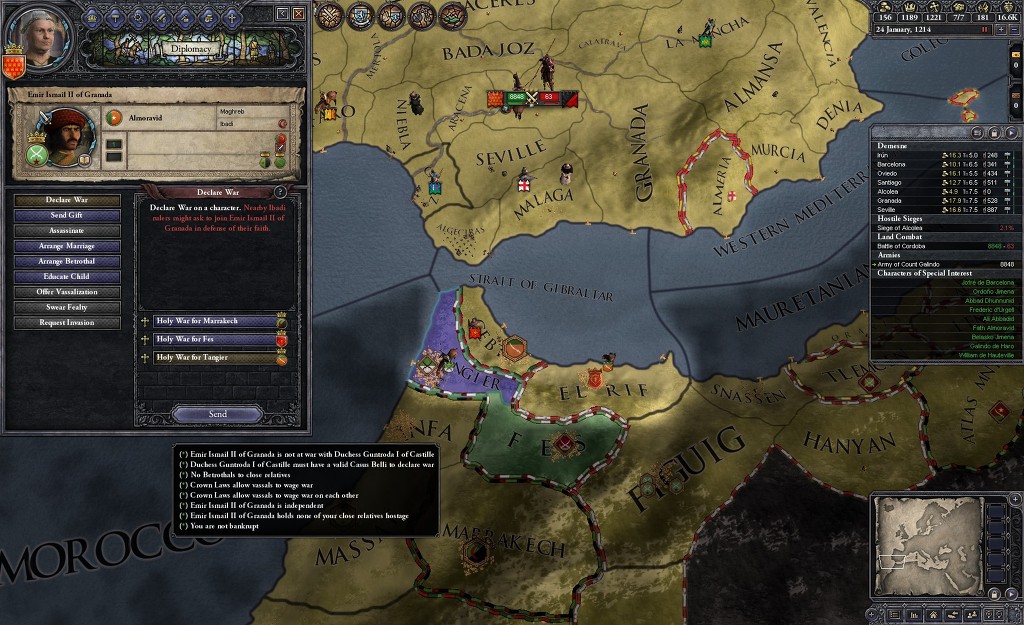1024x625 pixels.
Task: Choose the Send Gift action
Action: 67,215
